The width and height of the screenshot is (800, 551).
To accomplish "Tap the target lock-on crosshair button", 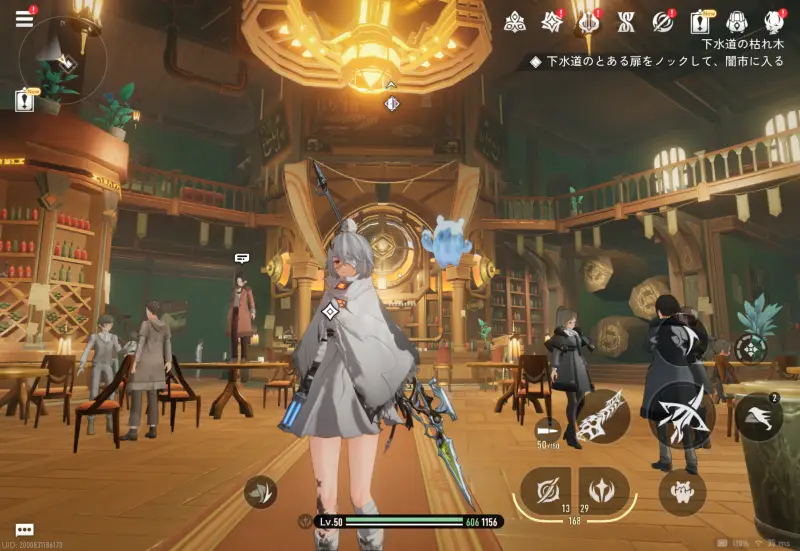I will 751,348.
